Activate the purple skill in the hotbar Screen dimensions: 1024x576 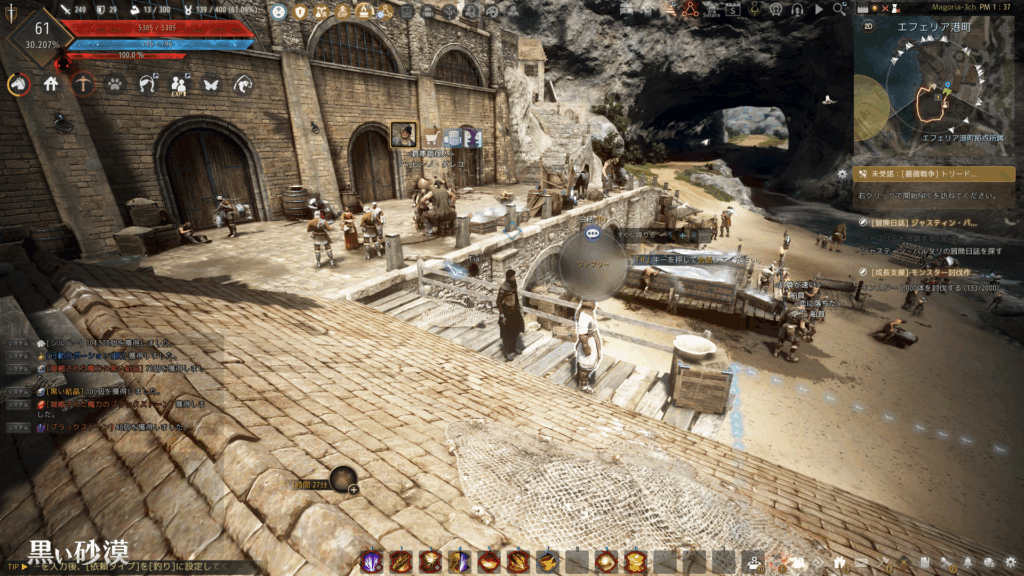(372, 562)
